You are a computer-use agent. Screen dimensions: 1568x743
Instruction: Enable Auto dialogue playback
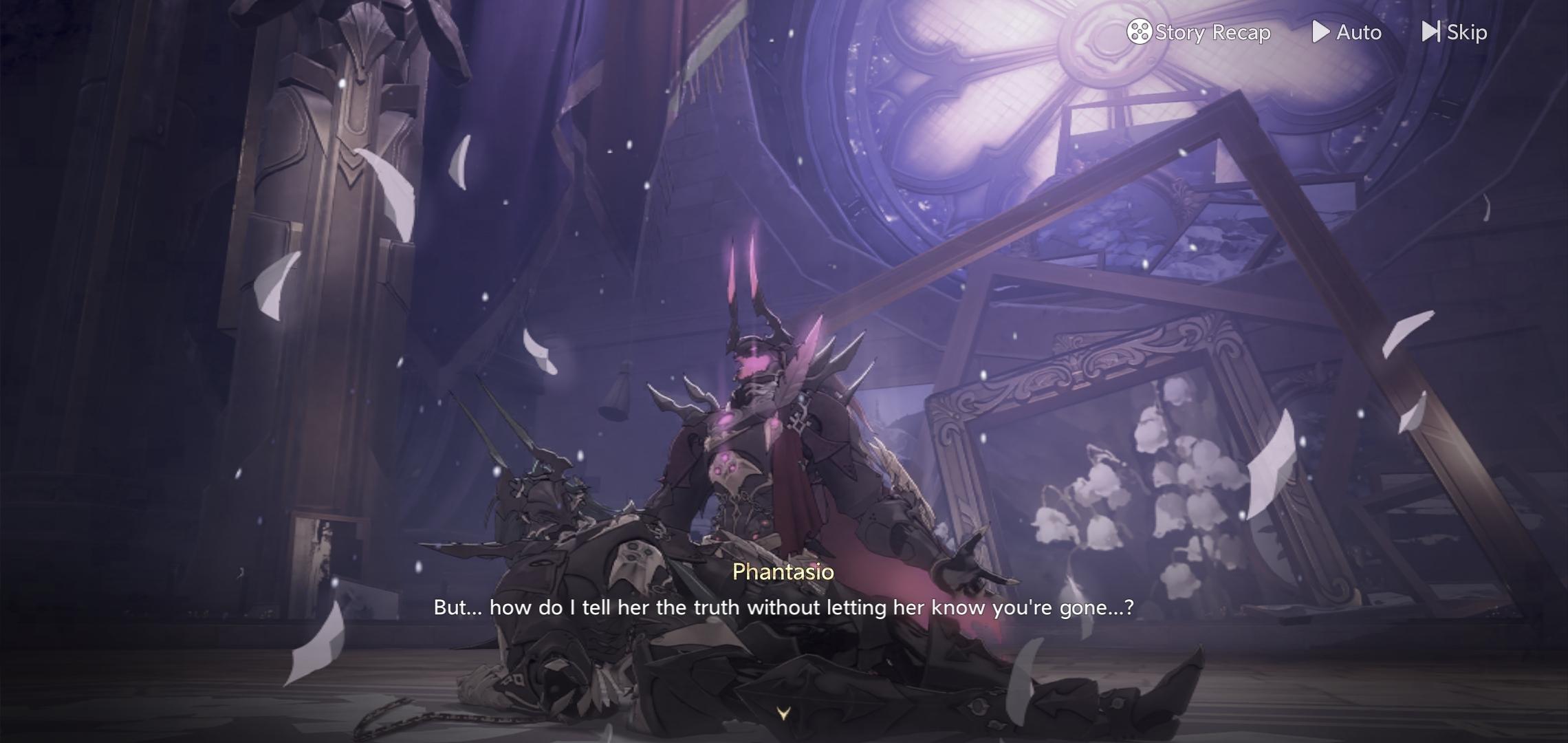coord(1347,32)
